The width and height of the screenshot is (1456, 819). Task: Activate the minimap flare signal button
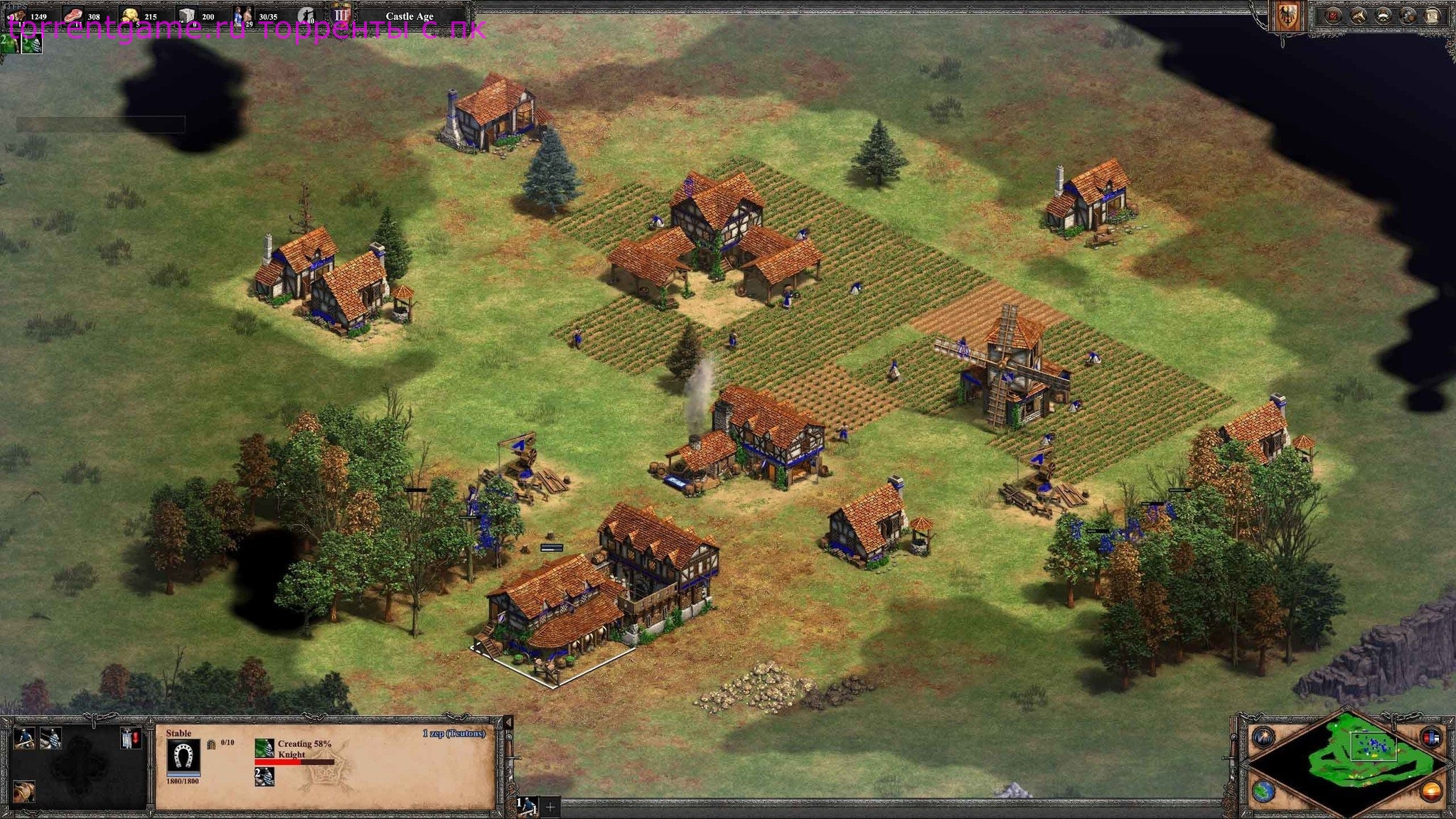(1262, 736)
